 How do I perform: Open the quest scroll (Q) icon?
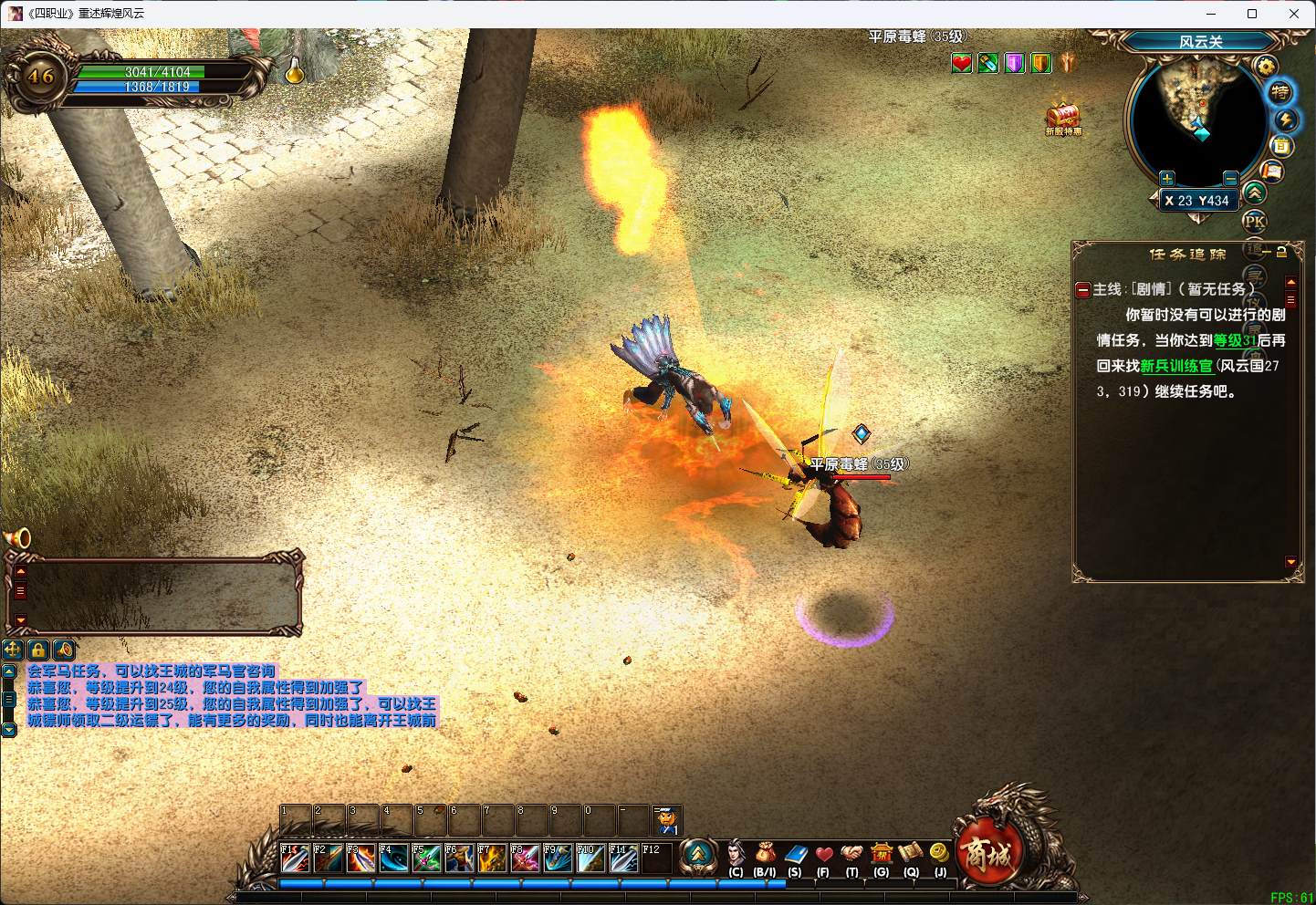point(911,856)
